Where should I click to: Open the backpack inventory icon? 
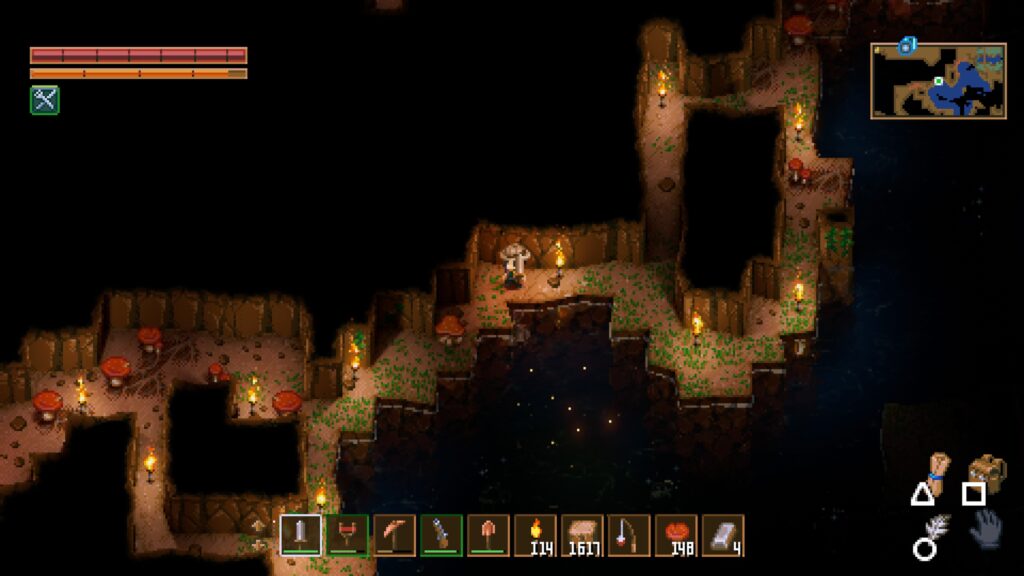pos(987,468)
